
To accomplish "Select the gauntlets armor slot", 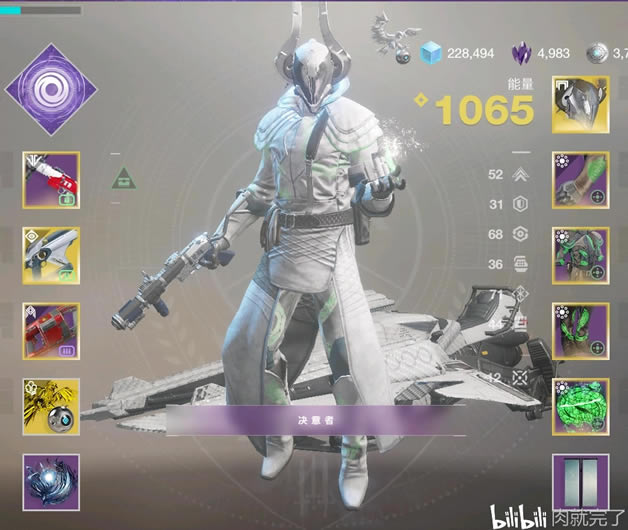I will click(x=580, y=180).
